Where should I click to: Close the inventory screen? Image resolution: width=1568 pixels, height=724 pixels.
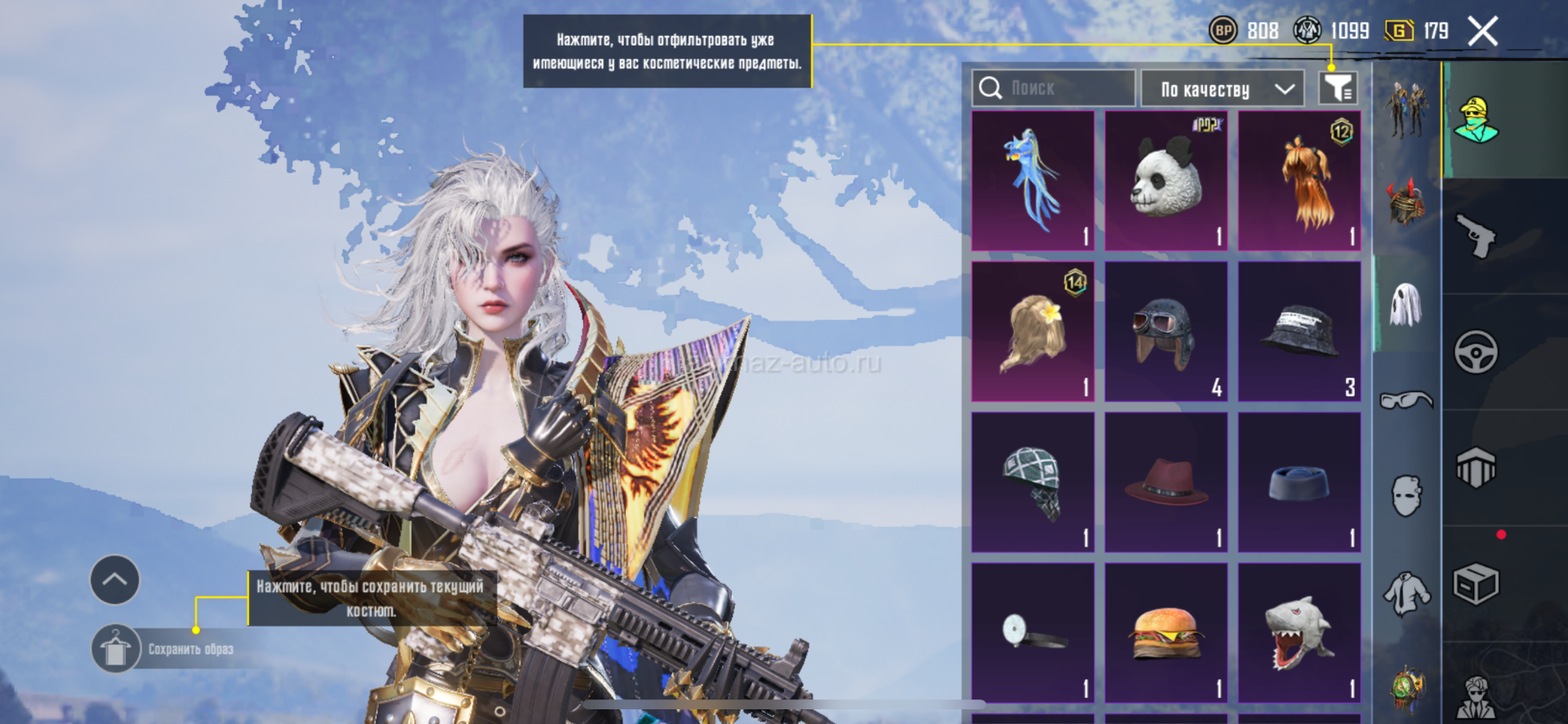[1482, 32]
